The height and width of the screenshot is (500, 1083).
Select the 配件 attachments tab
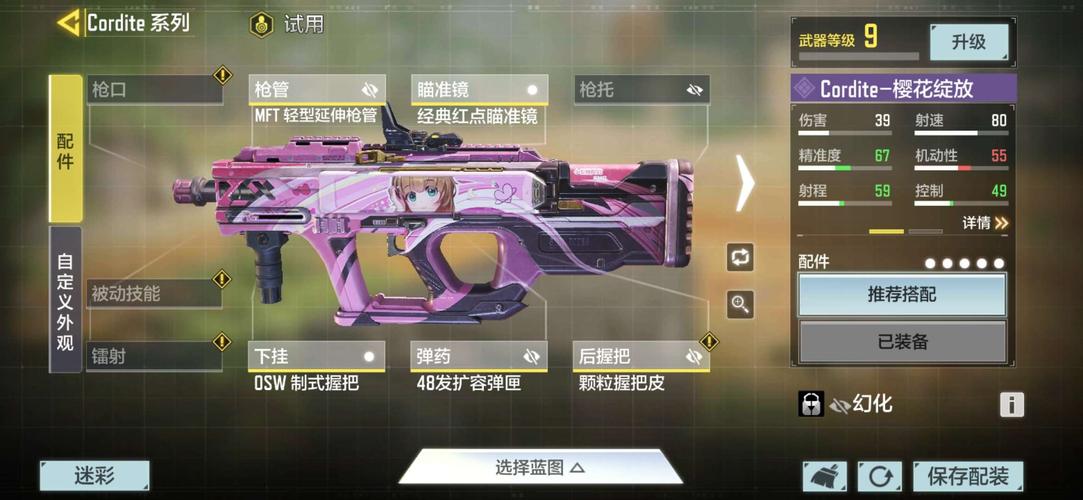coord(65,148)
